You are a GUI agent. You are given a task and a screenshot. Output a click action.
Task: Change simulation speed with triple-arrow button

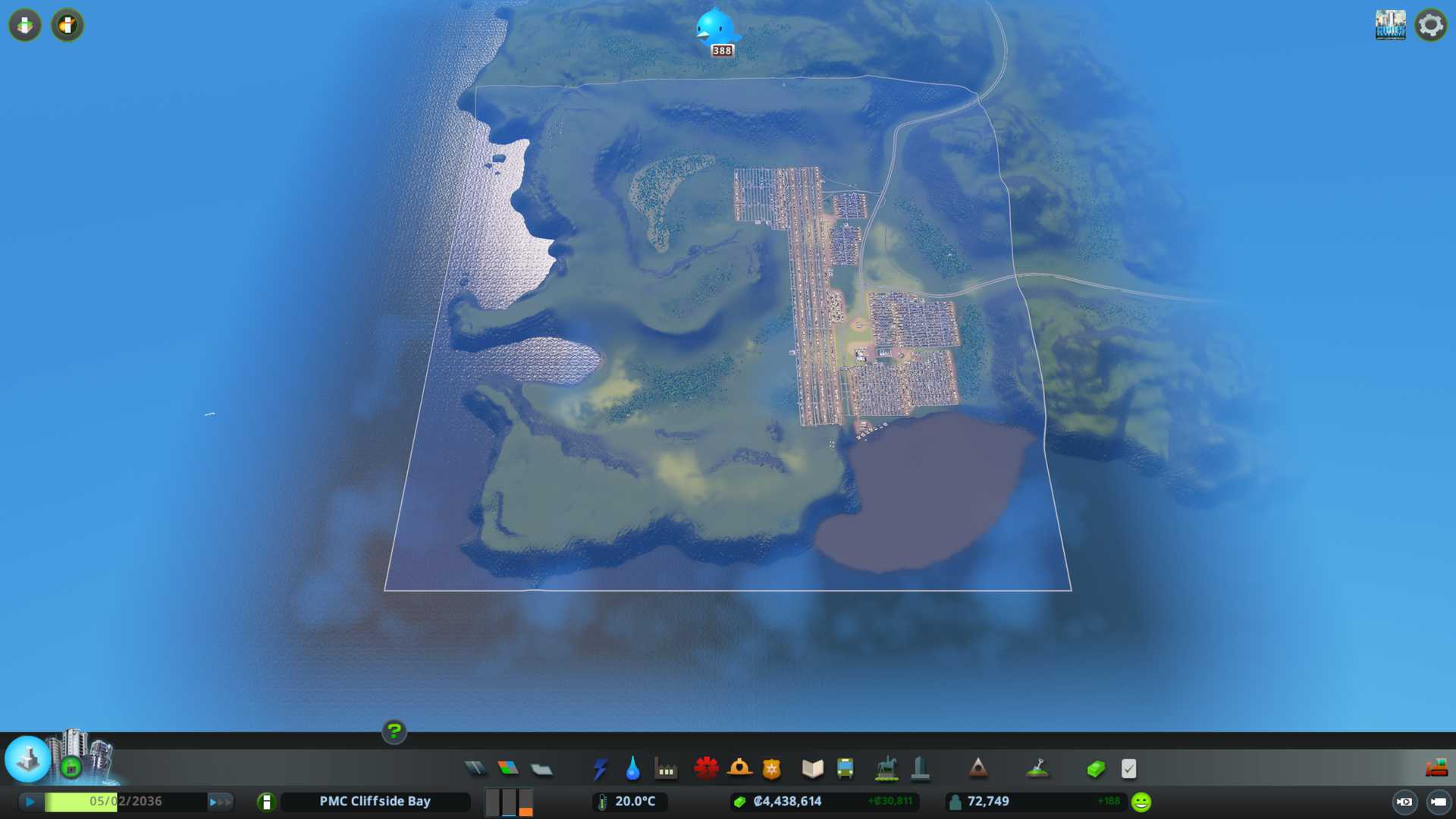pos(220,802)
